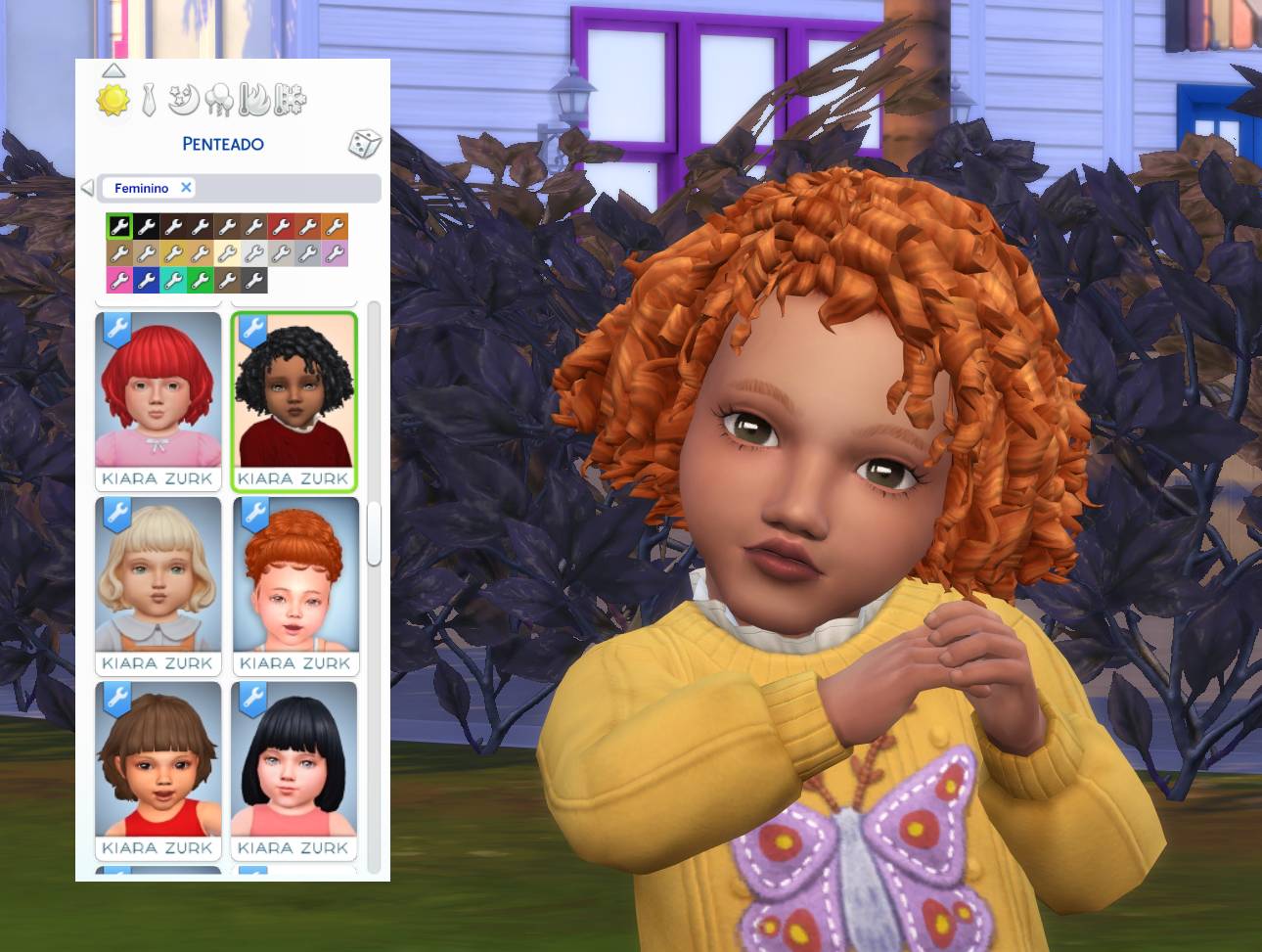Viewport: 1262px width, 952px height.
Task: Open the Formal wear tie icon
Action: pos(148,98)
